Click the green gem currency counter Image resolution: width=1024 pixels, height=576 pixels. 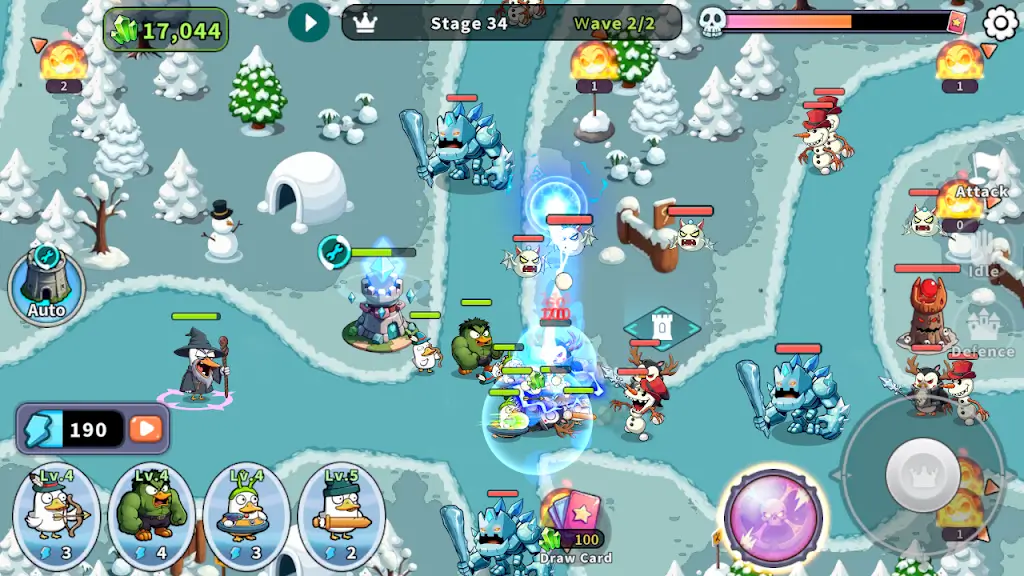167,30
